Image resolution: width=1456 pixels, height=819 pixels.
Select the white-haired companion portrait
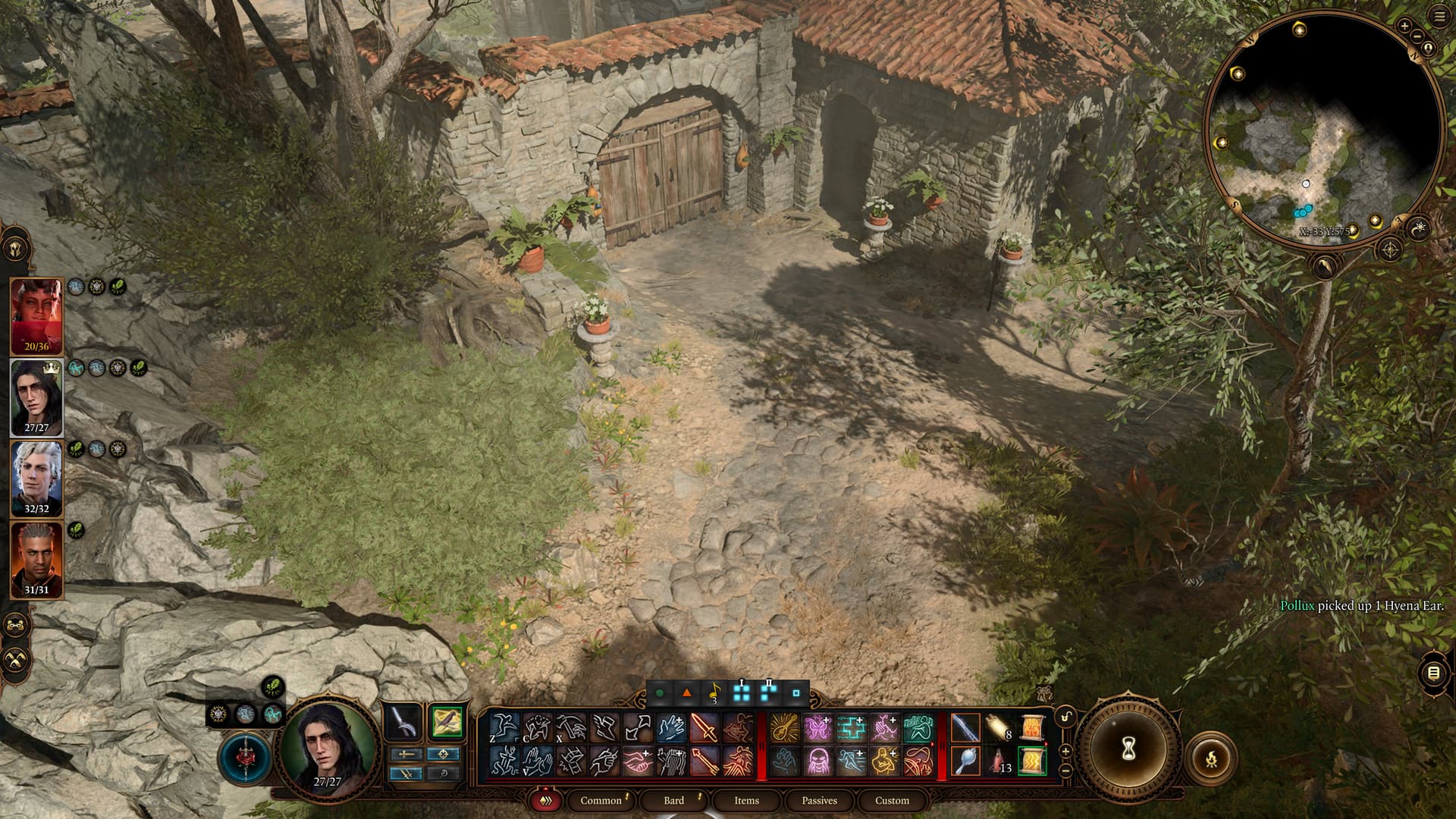click(x=36, y=479)
